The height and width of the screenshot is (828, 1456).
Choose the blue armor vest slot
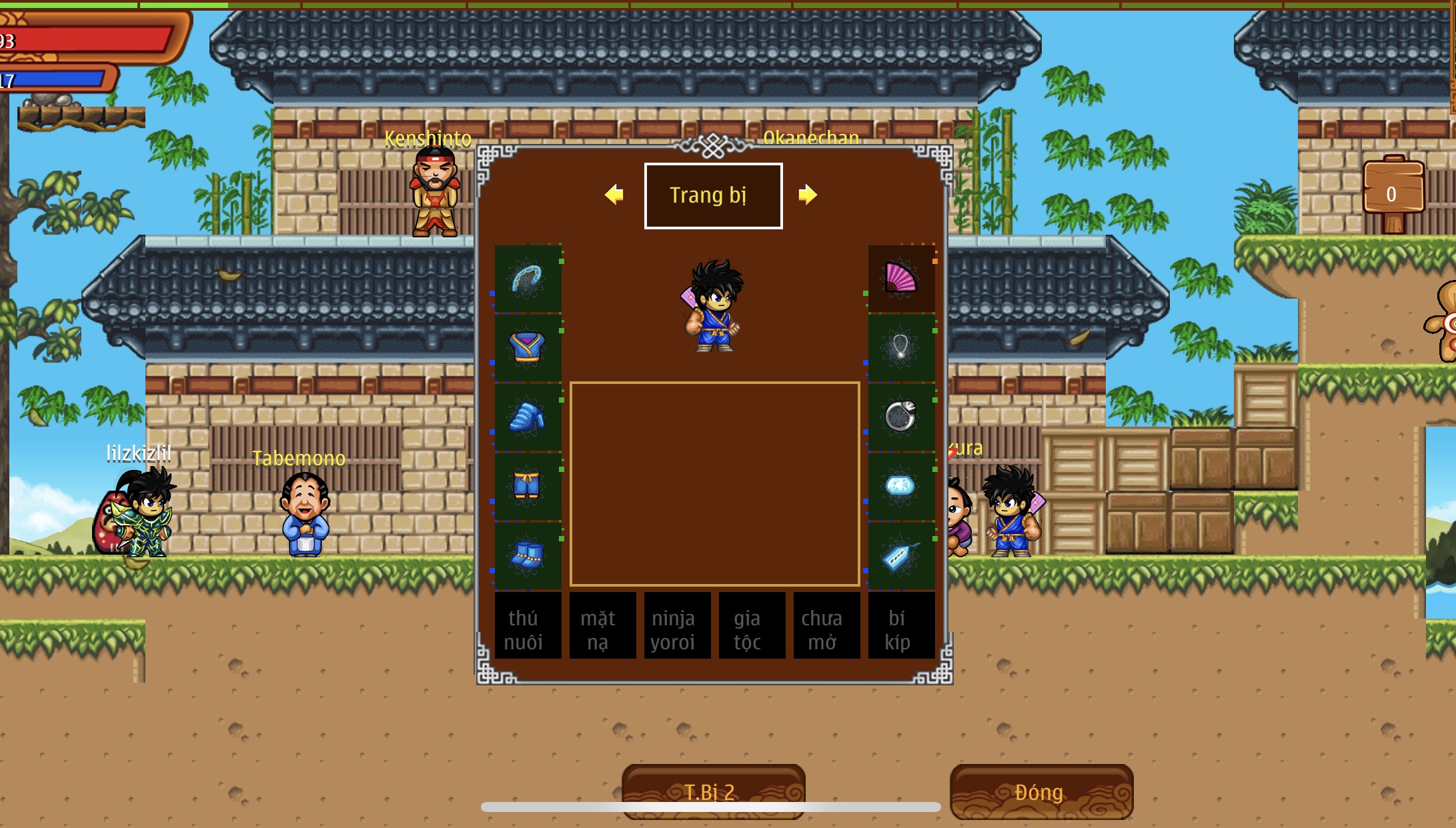(528, 348)
